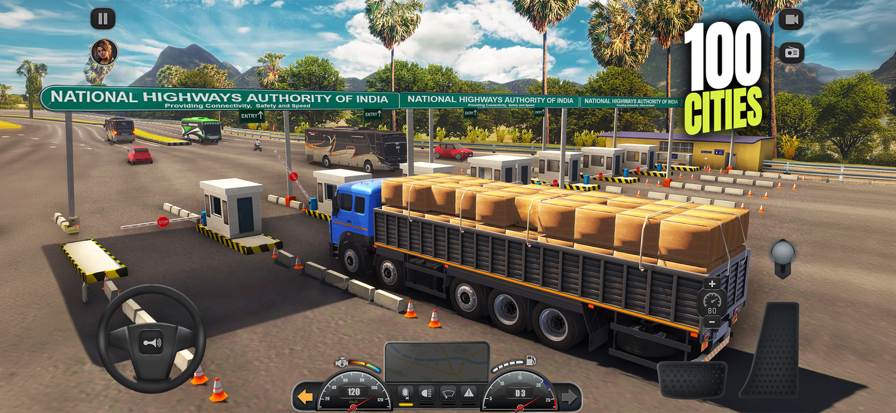Tap the brake pedal
Image resolution: width=896 pixels, height=413 pixels.
(691, 378)
